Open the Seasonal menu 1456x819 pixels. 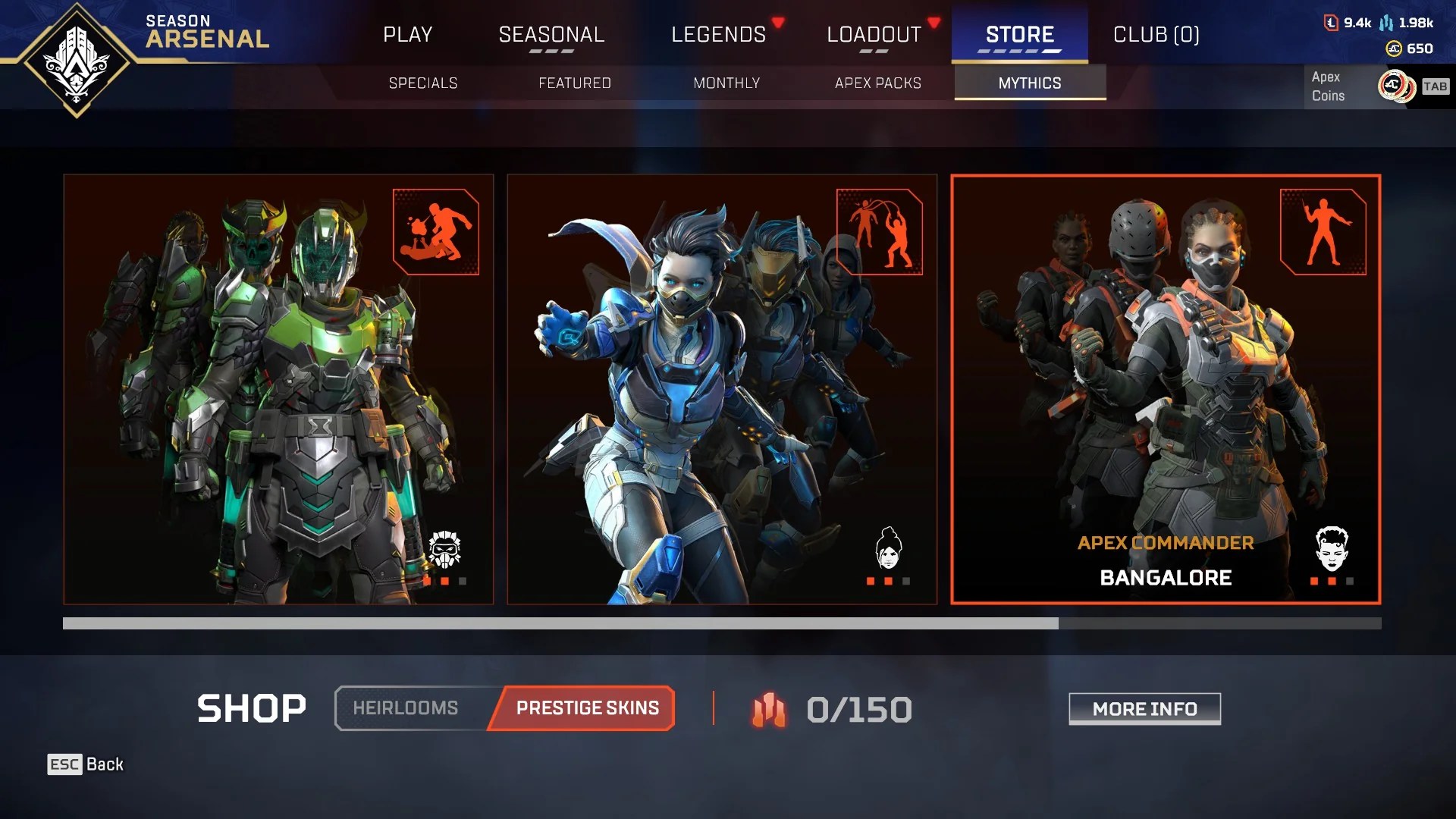pyautogui.click(x=551, y=33)
